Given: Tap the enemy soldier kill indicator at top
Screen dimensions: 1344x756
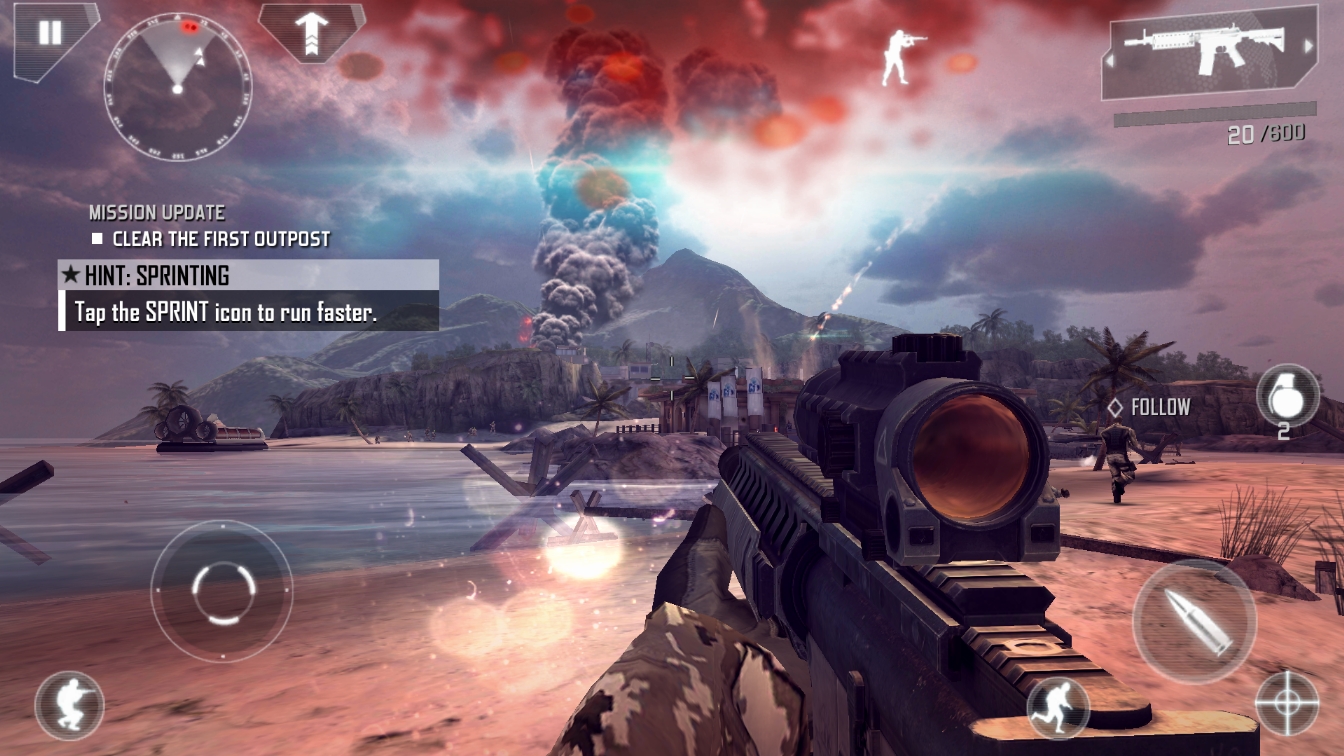Looking at the screenshot, I should 895,55.
